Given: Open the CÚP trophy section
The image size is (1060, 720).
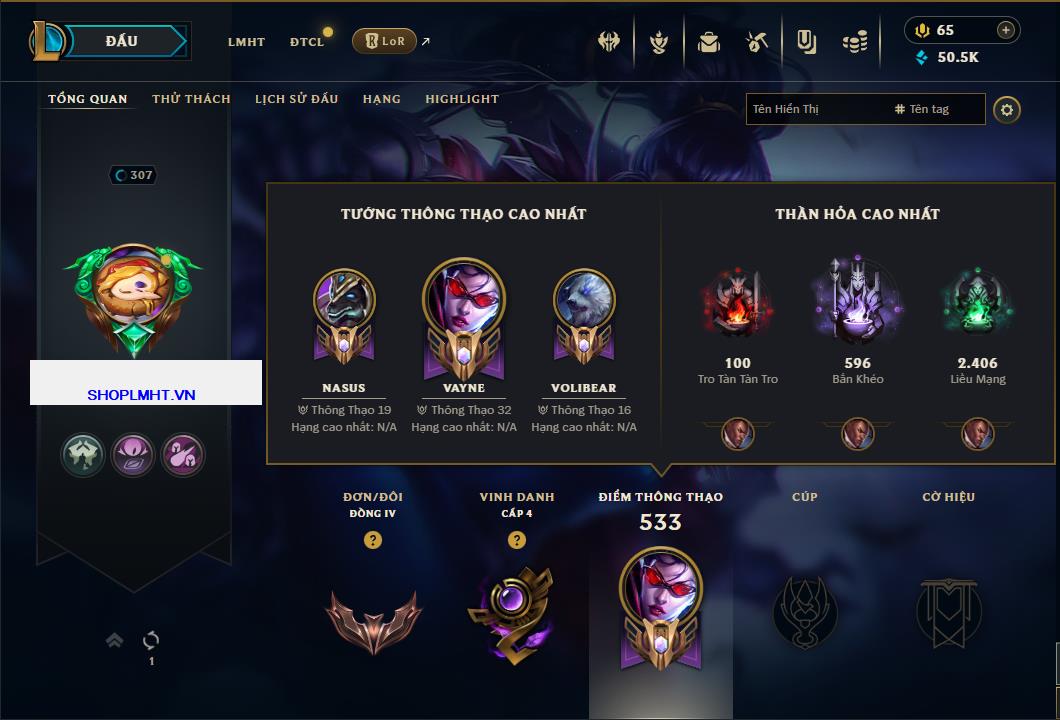Looking at the screenshot, I should click(805, 612).
